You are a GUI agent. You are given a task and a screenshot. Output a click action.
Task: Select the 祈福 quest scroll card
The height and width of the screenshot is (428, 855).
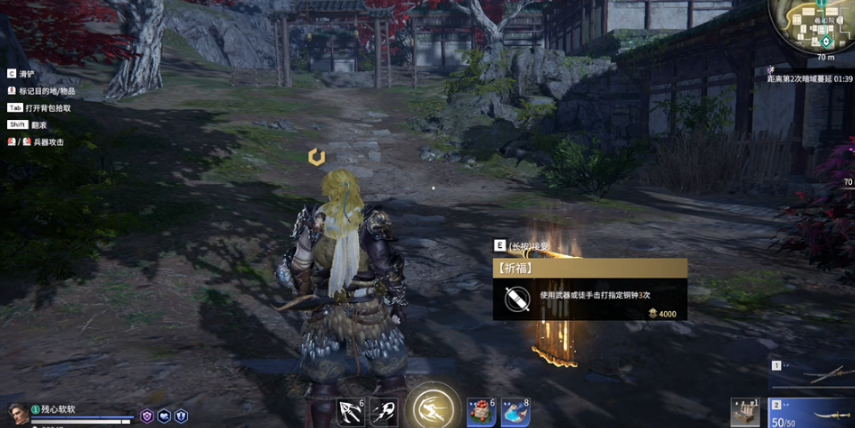[589, 289]
